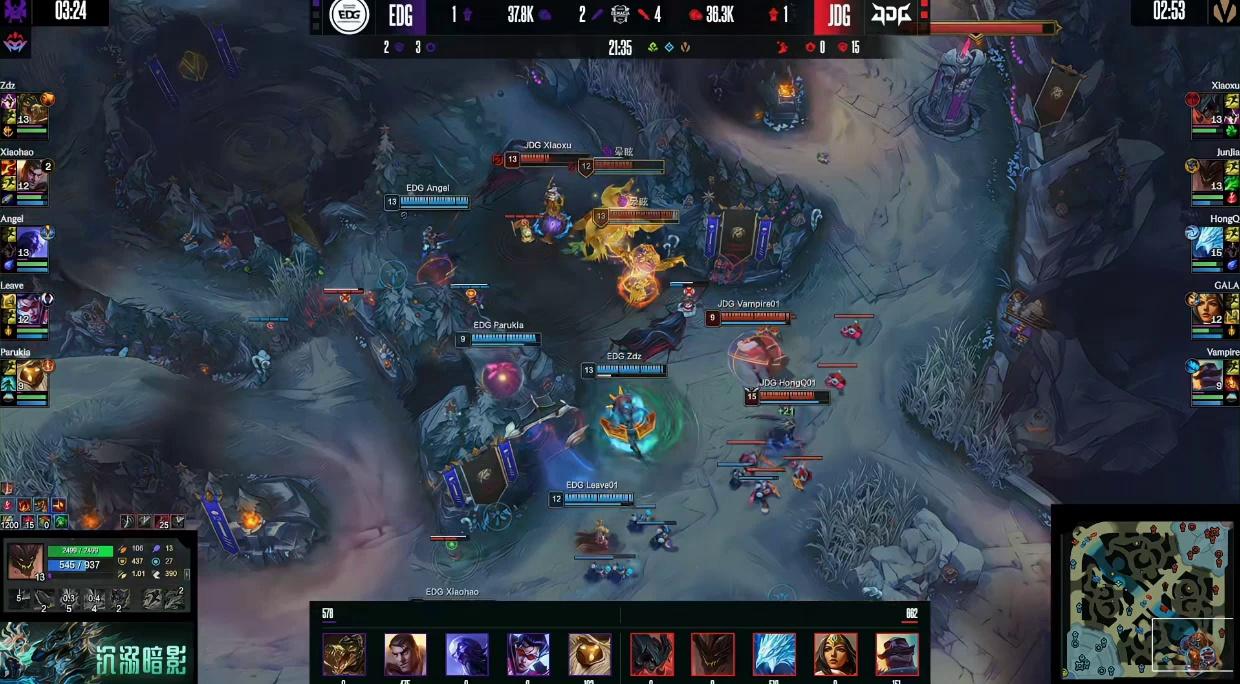Pick Vampire's champion portrait in right sidebar
1240x684 pixels.
tap(1208, 377)
